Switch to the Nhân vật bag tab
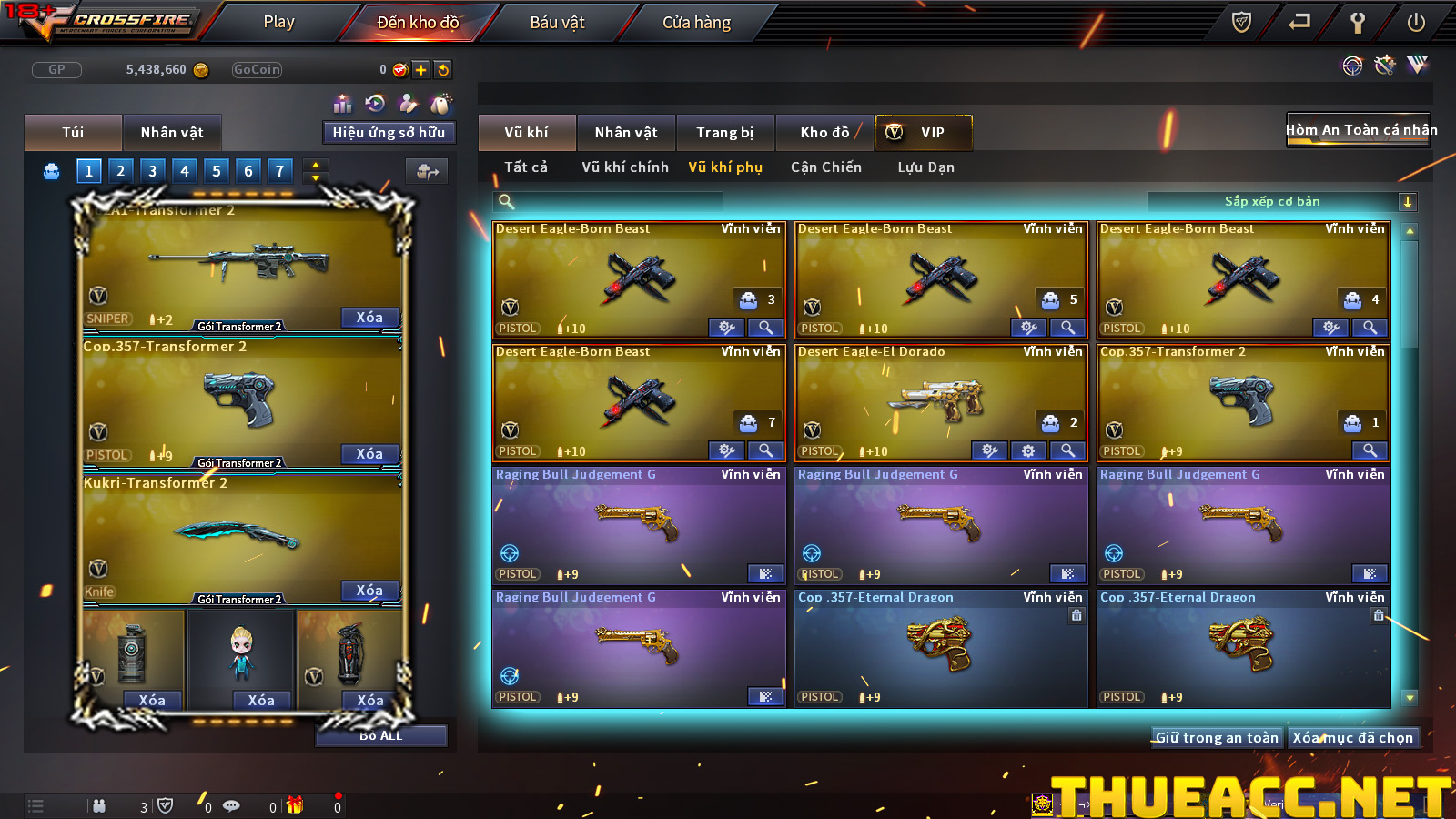The width and height of the screenshot is (1456, 819). point(172,133)
